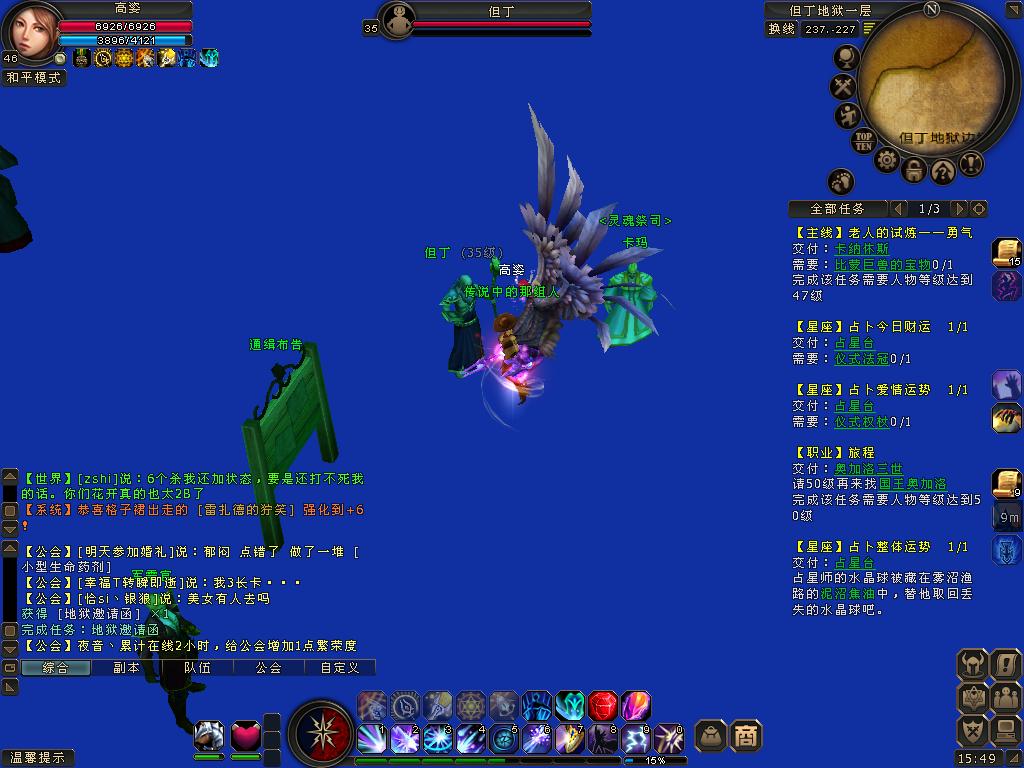Click the 换线 channel switch button
The image size is (1024, 768).
pyautogui.click(x=782, y=29)
